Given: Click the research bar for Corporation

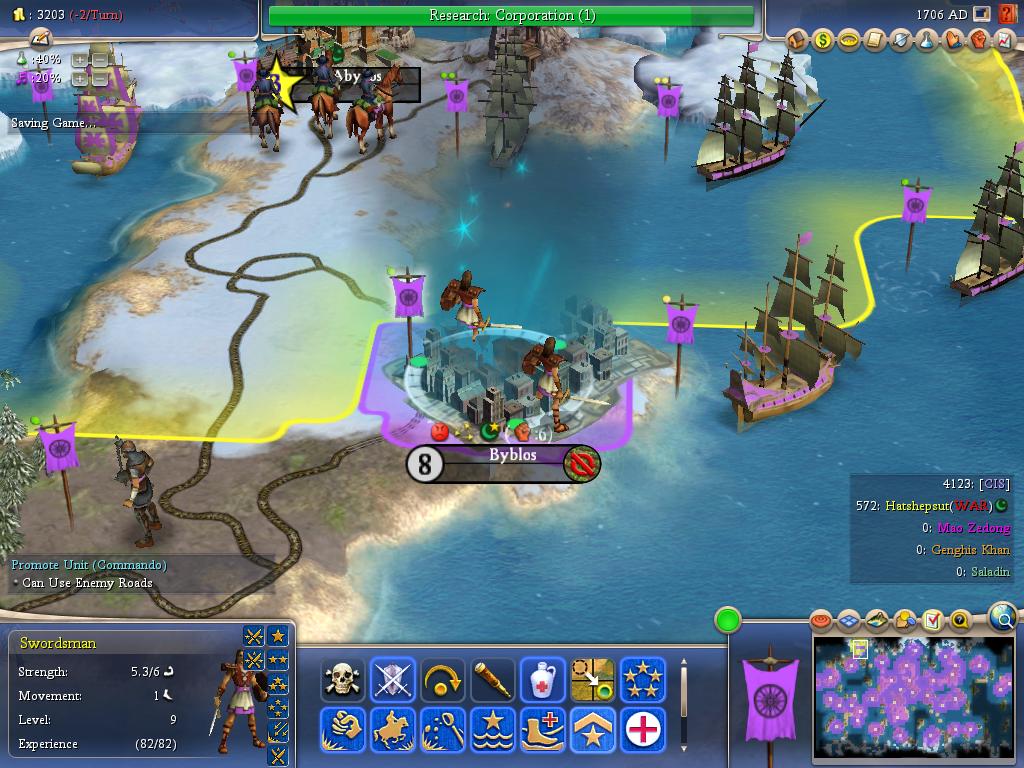Looking at the screenshot, I should point(511,15).
